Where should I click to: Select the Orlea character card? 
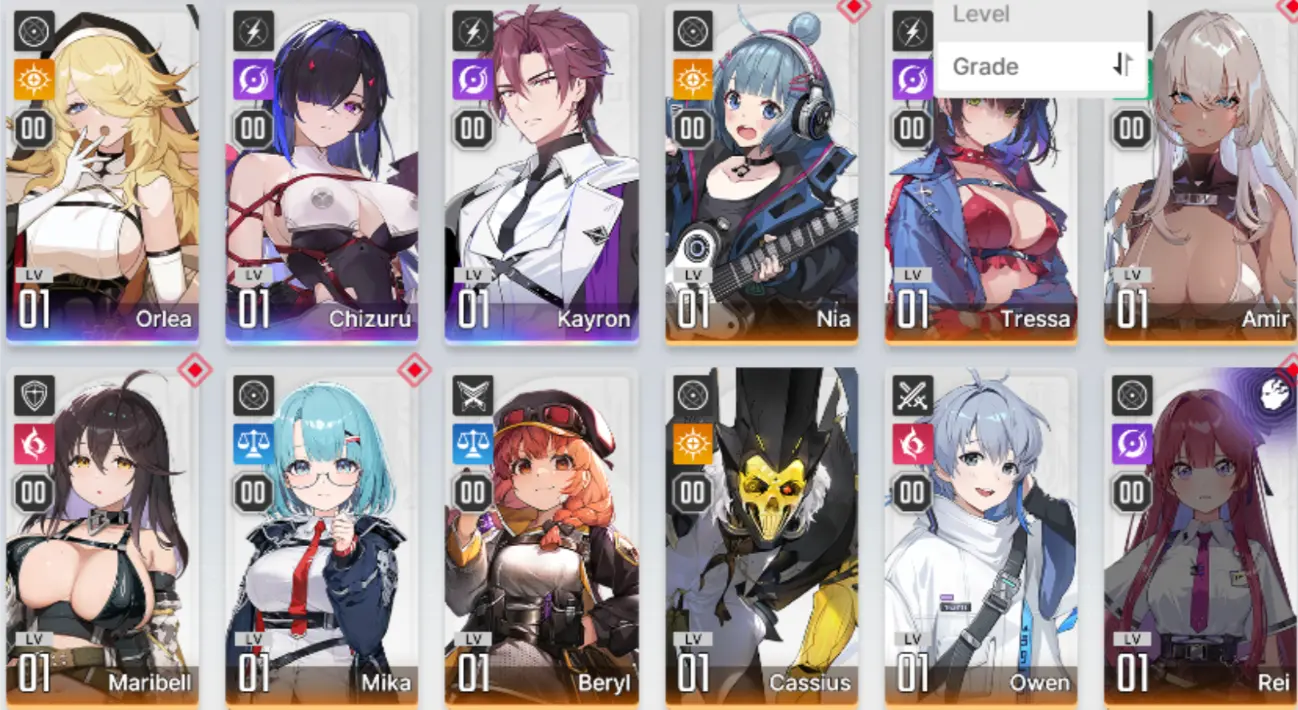102,200
